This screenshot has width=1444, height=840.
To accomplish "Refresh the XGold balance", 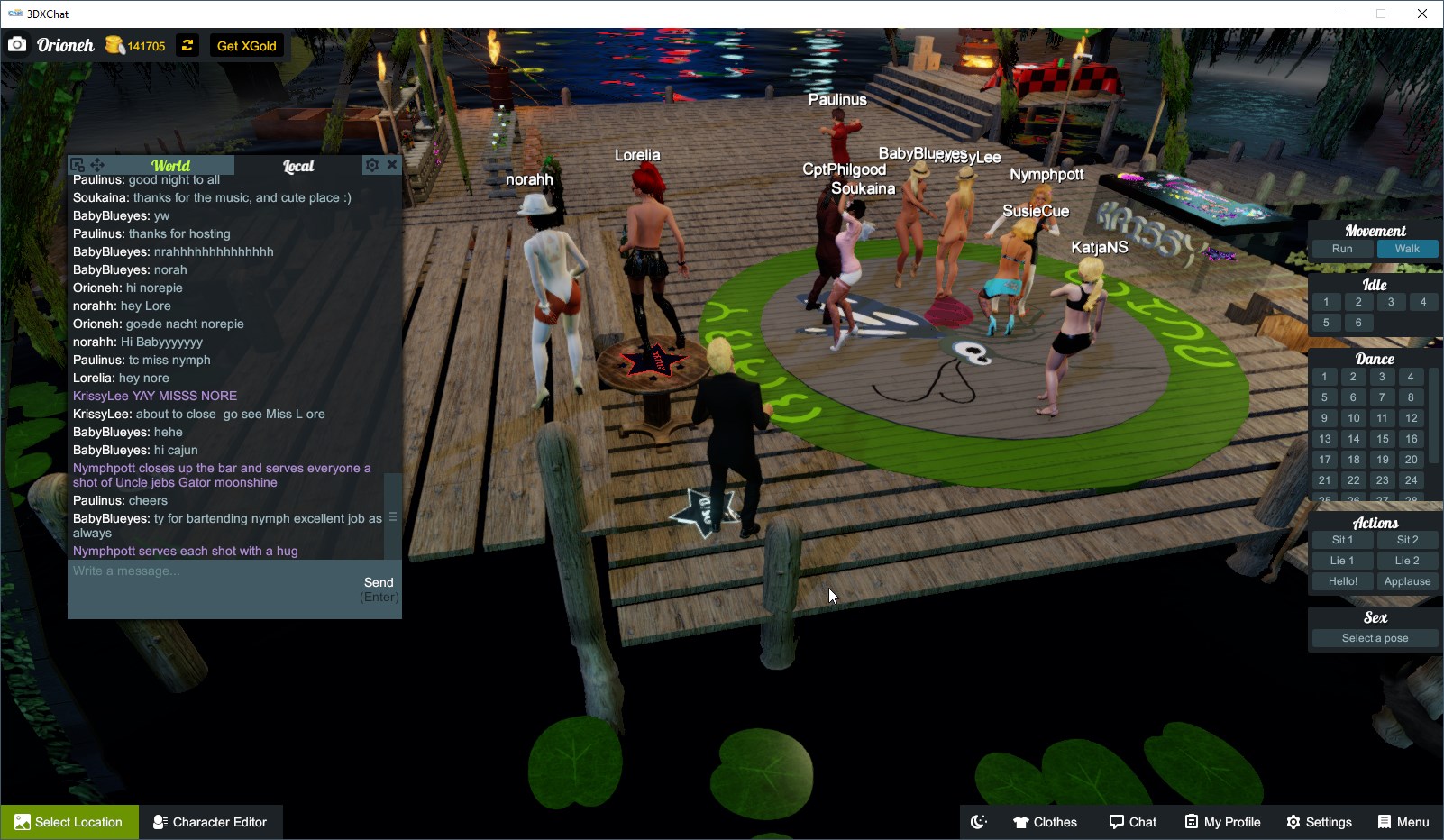I will point(187,45).
